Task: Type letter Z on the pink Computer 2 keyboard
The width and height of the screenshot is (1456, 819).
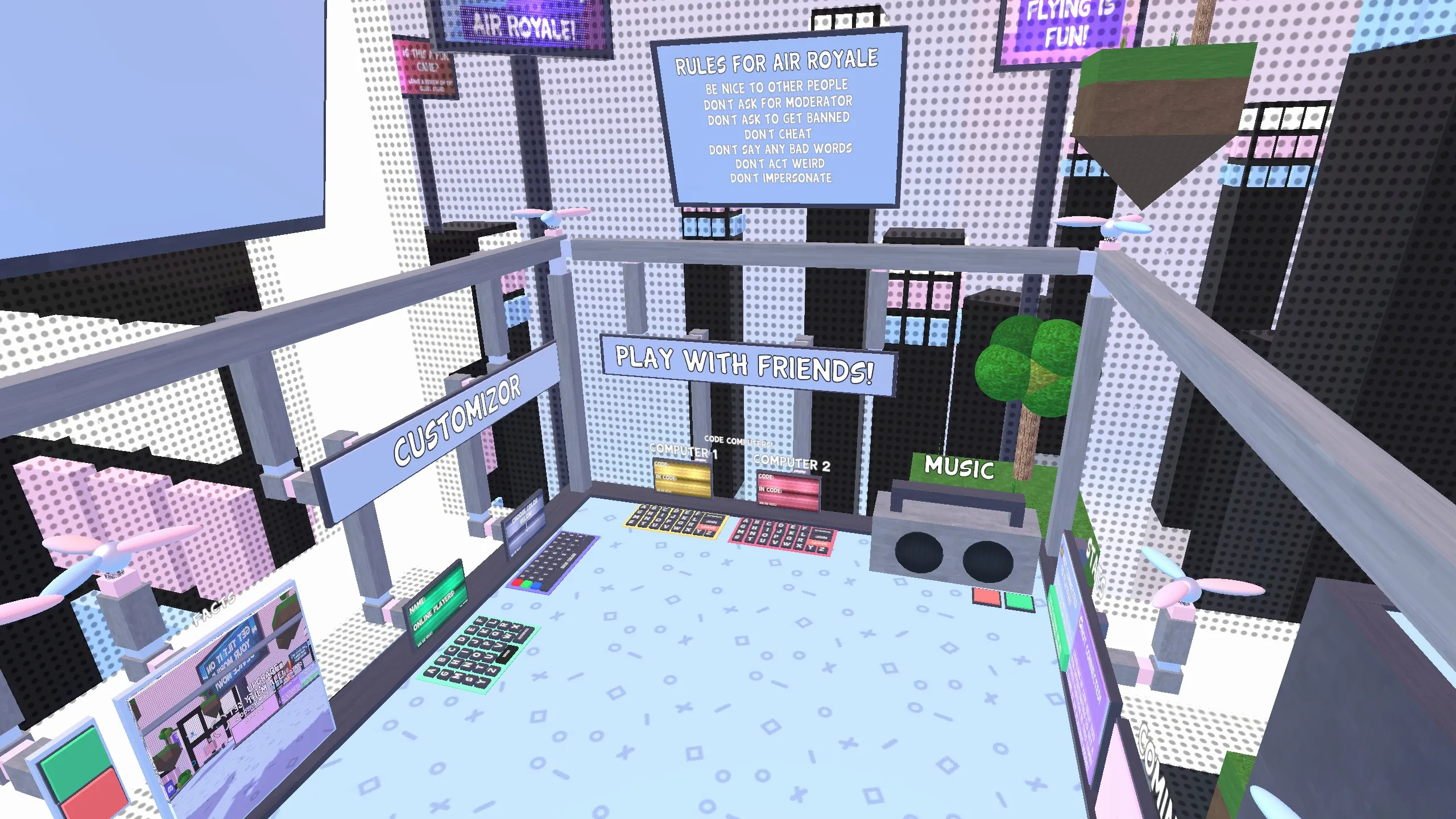Action: coord(823,550)
